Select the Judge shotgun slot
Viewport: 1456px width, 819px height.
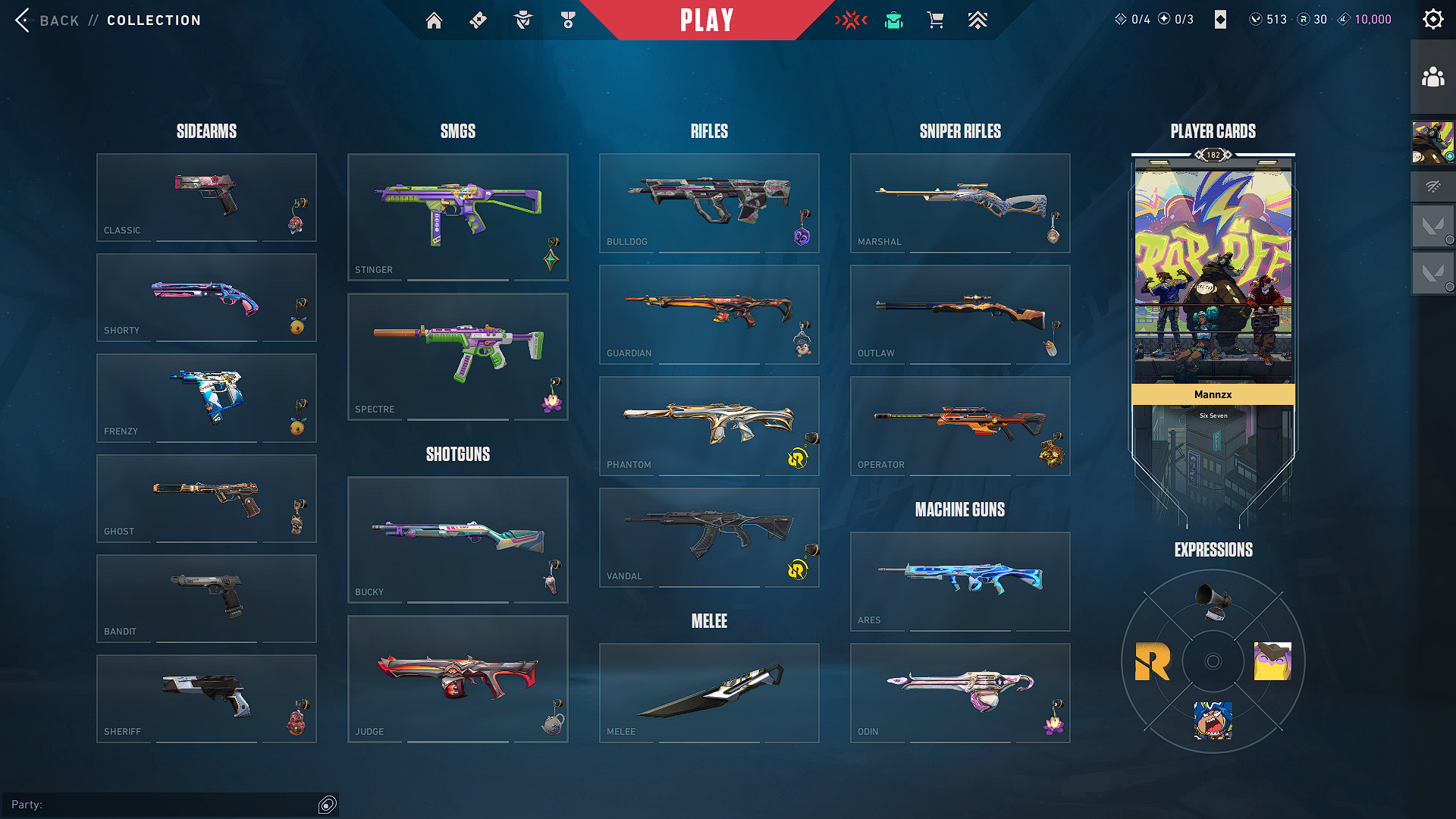pos(457,679)
